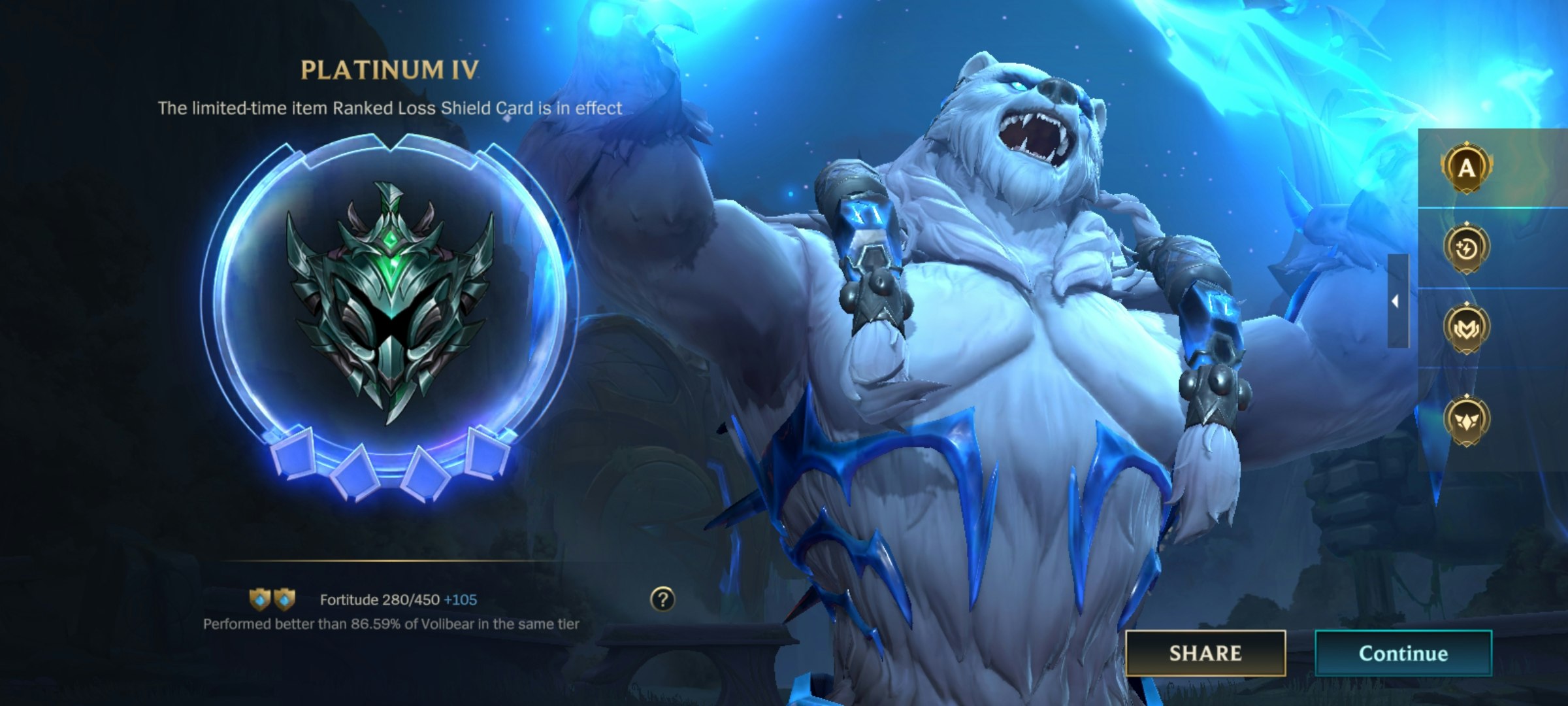Select the M mastery medal icon
The width and height of the screenshot is (1568, 706).
[x=1467, y=328]
